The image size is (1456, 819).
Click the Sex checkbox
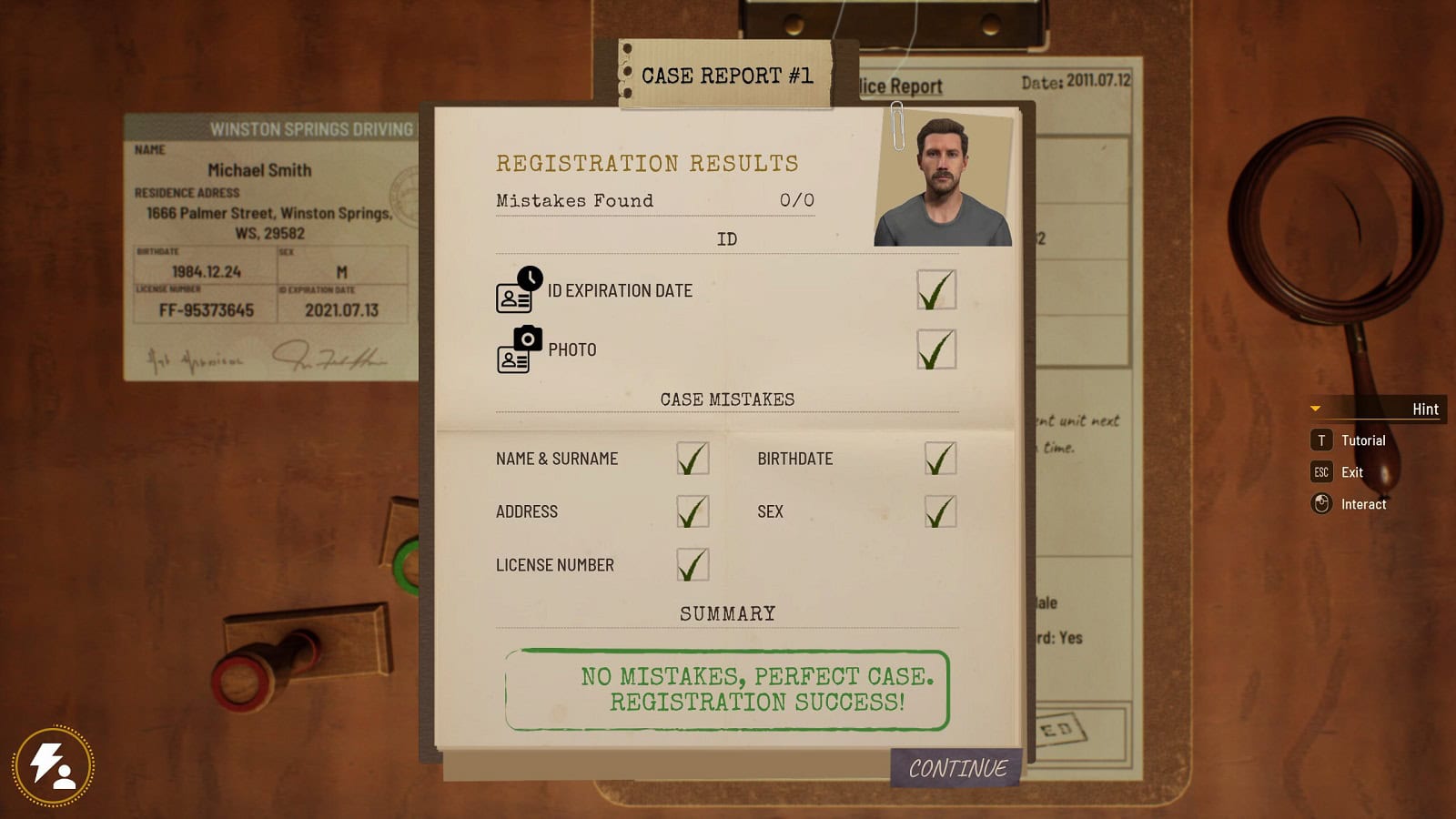tap(940, 511)
